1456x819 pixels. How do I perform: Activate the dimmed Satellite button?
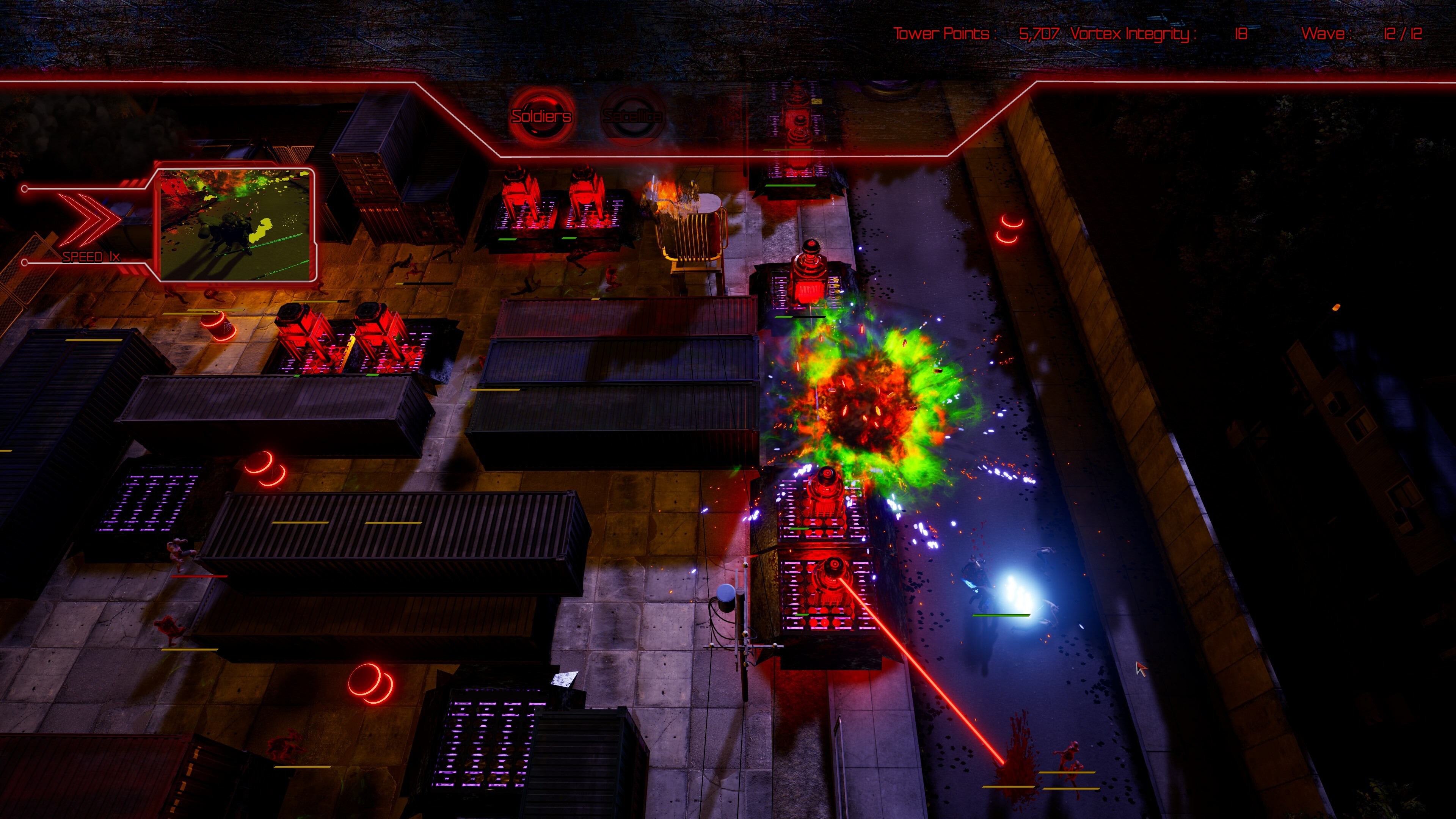[632, 116]
